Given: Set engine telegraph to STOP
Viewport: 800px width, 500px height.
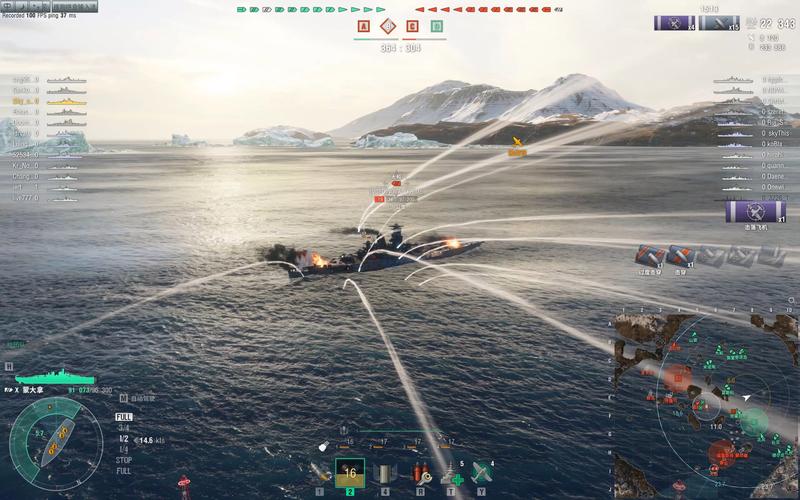Looking at the screenshot, I should [124, 460].
